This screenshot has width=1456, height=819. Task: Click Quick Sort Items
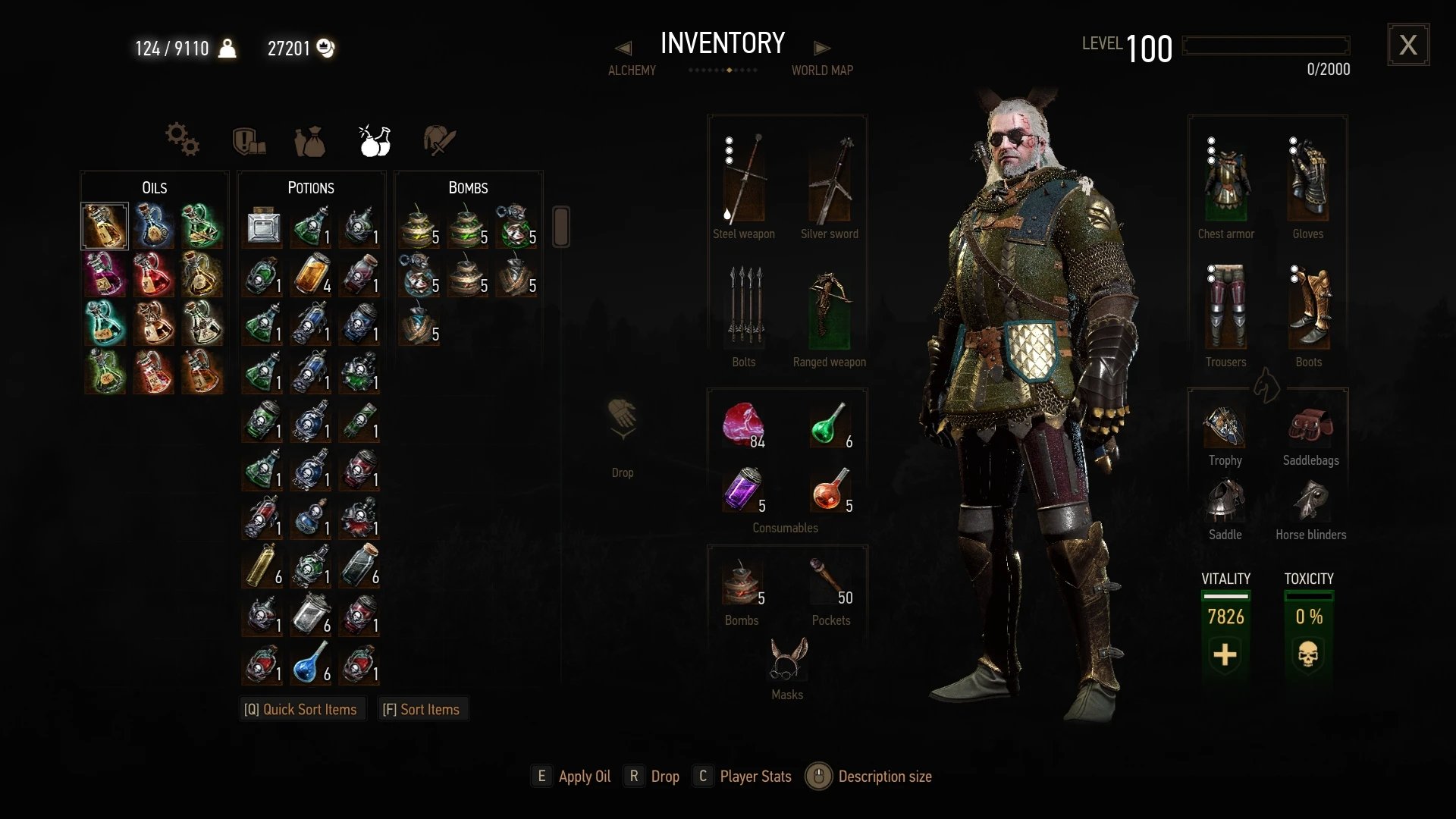(301, 709)
